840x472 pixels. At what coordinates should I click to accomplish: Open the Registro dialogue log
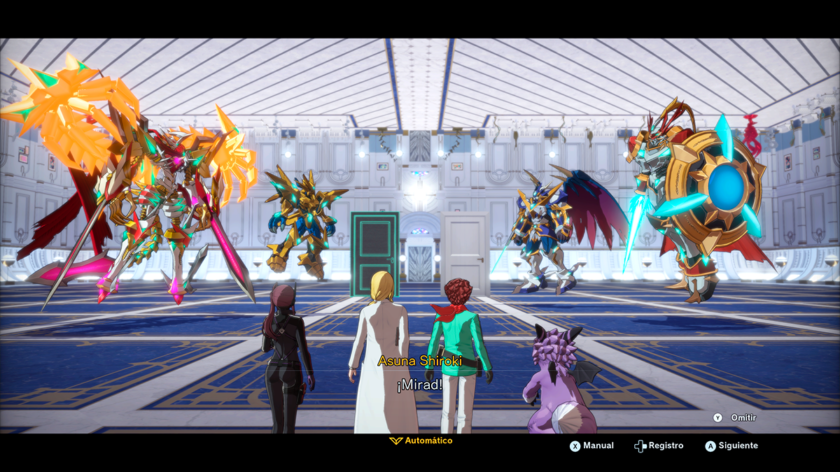click(659, 446)
